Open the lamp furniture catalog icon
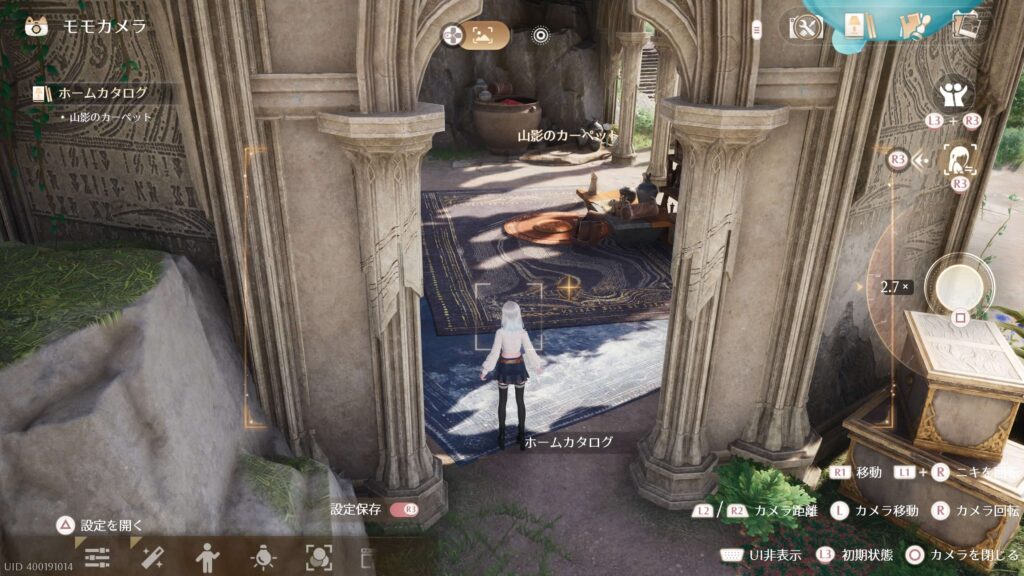1024x576 pixels. point(854,26)
